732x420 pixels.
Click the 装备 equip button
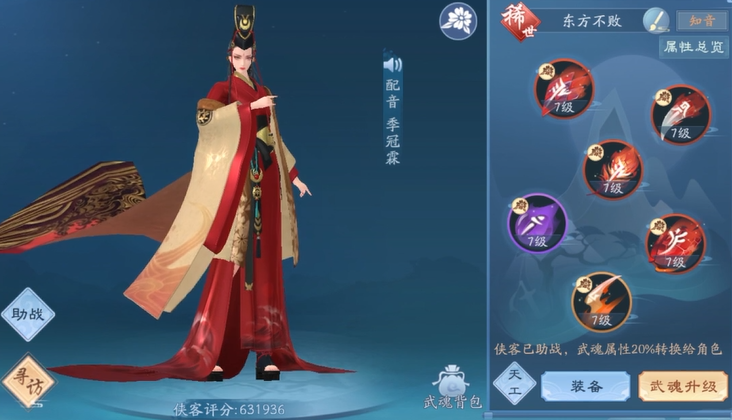(584, 384)
